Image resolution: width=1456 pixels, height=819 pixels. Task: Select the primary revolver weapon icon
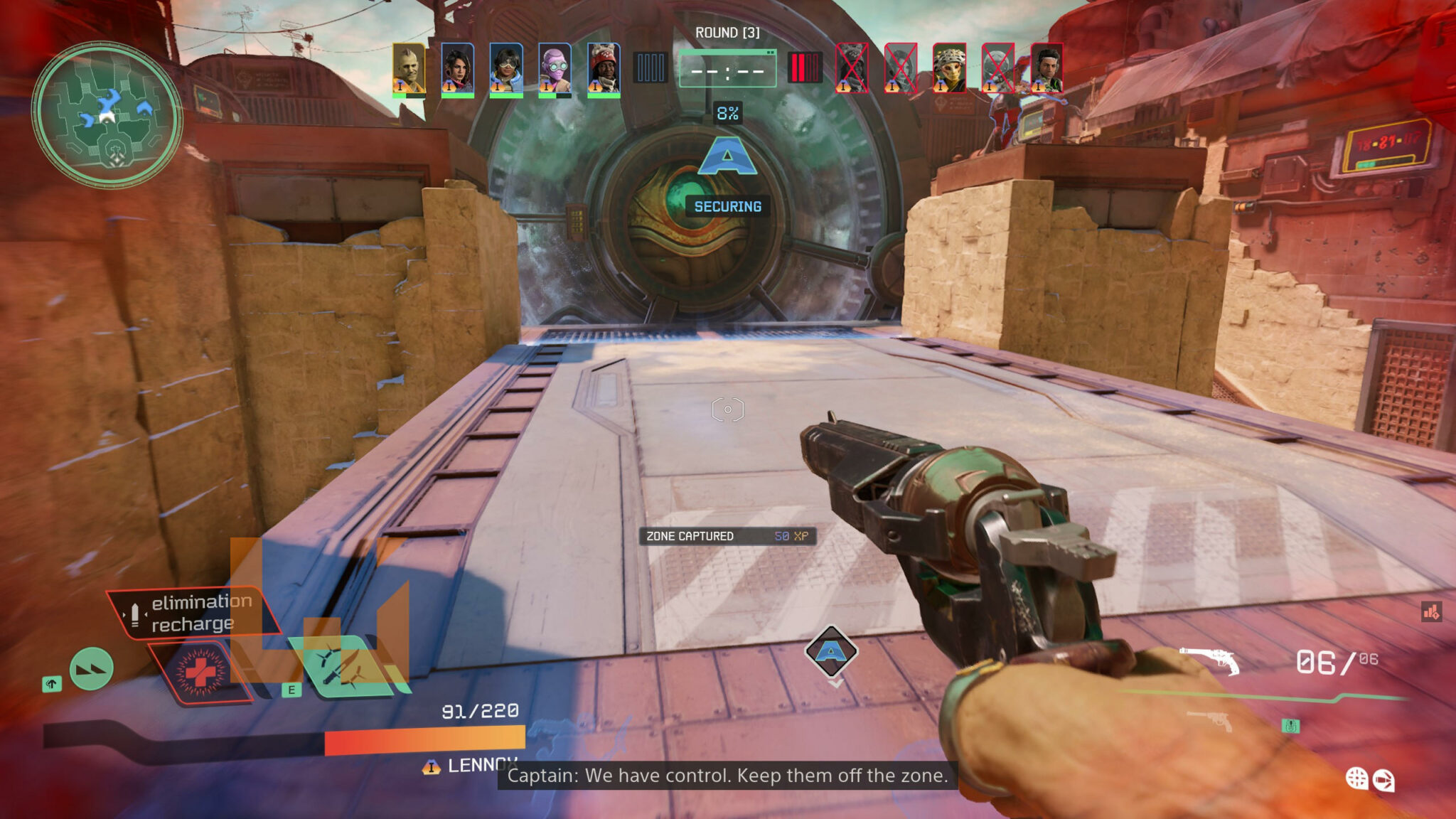(x=1210, y=660)
